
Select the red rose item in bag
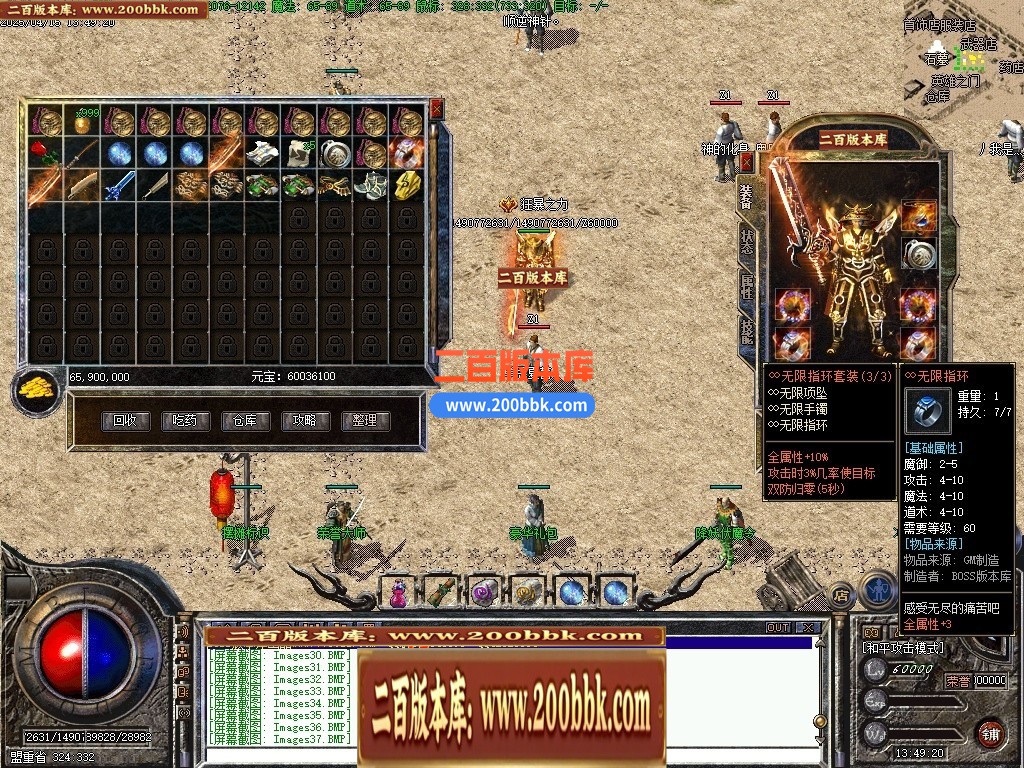coord(43,154)
